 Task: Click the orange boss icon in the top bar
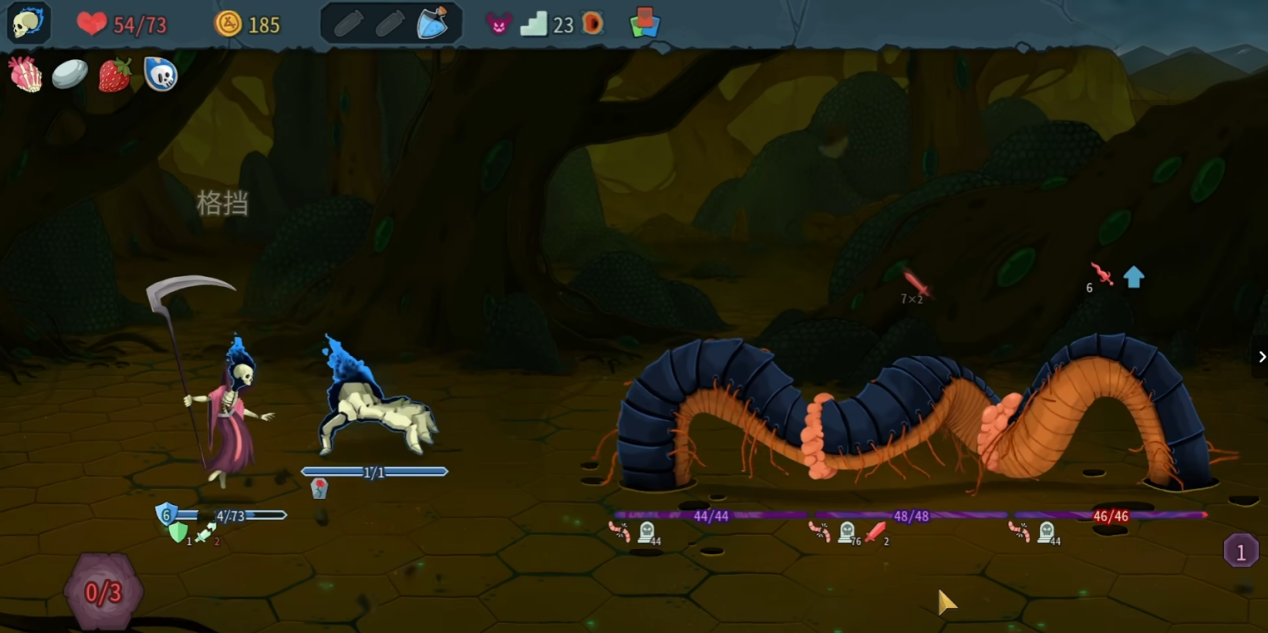click(593, 23)
